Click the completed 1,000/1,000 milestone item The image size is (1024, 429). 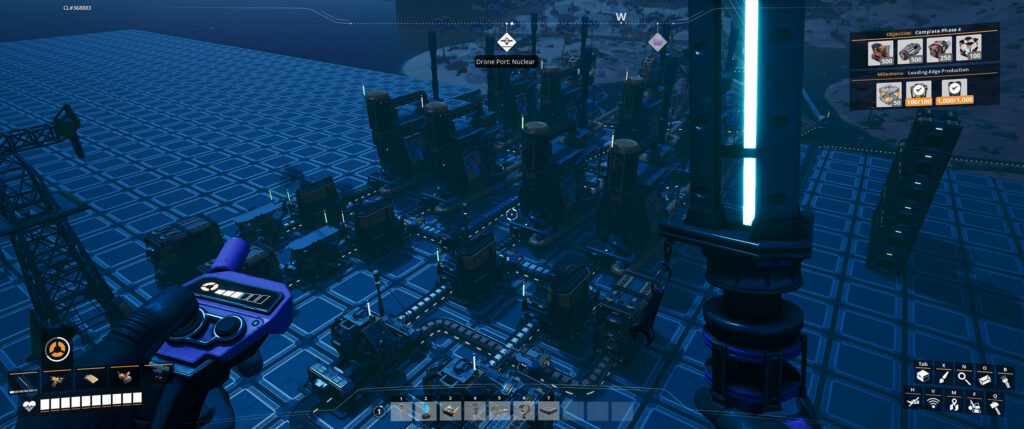click(955, 93)
